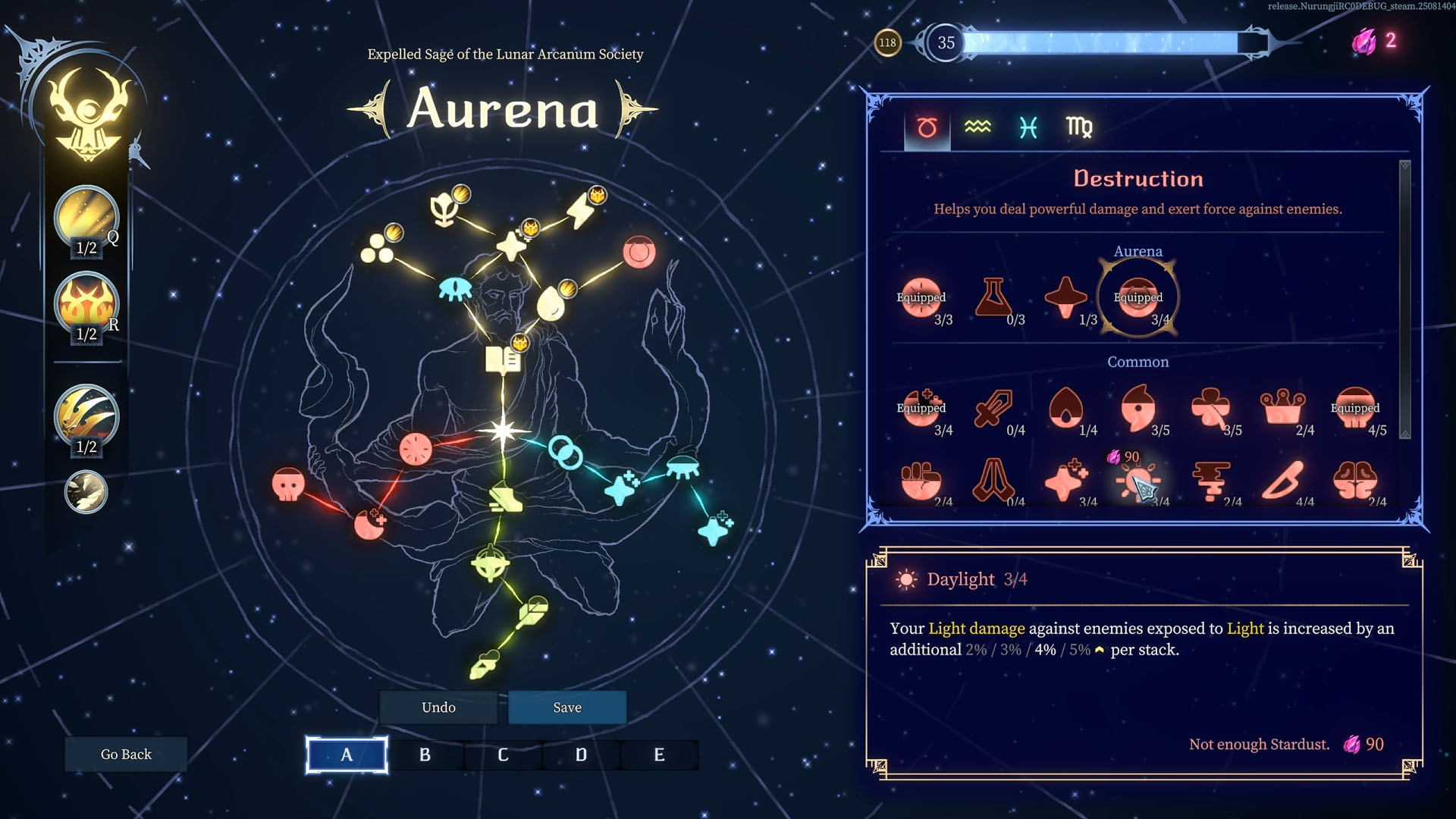Image resolution: width=1456 pixels, height=819 pixels.
Task: Open the Pisces category tab
Action: tap(1028, 127)
